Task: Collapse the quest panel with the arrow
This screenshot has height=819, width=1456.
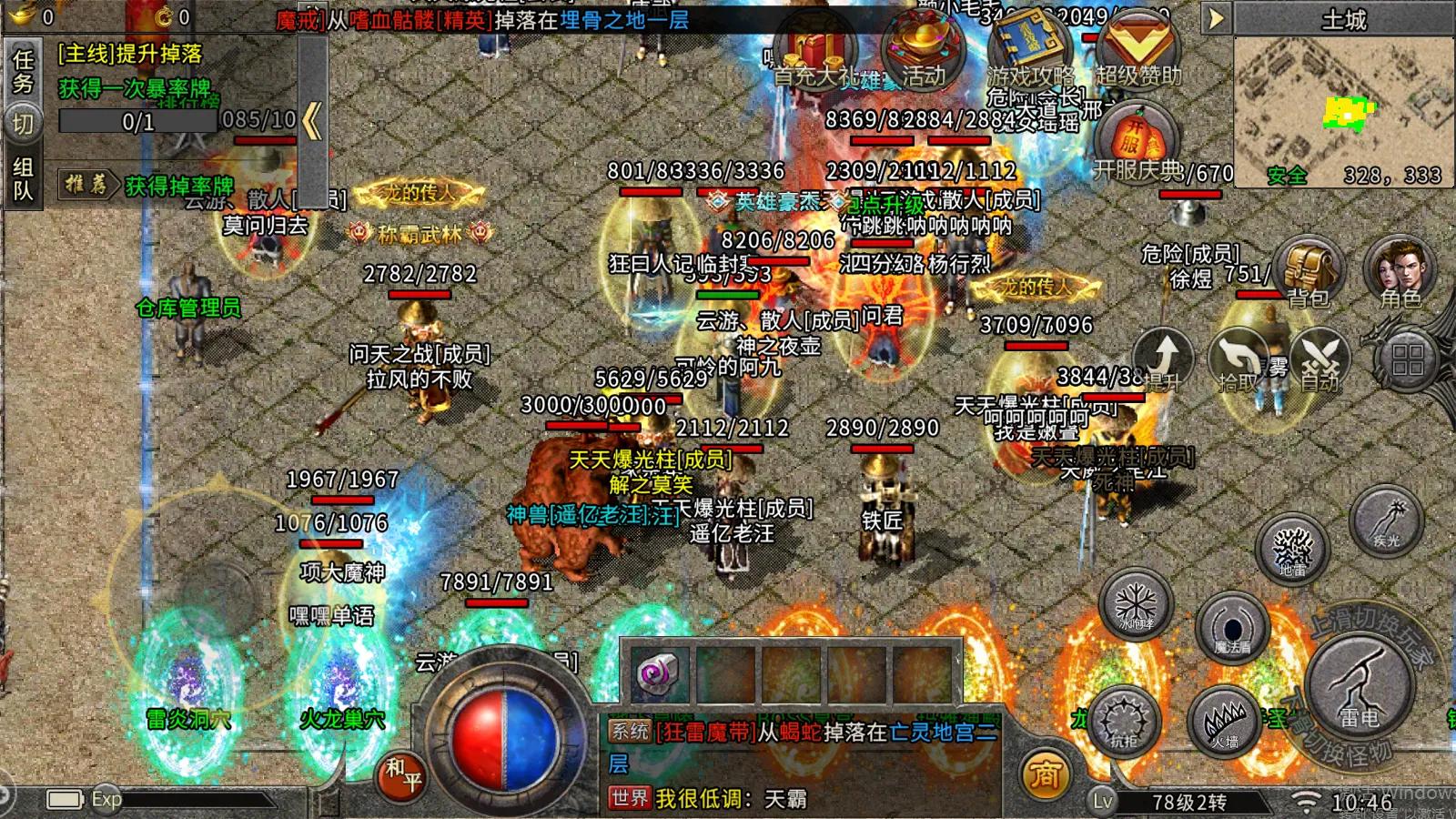Action: click(x=312, y=121)
